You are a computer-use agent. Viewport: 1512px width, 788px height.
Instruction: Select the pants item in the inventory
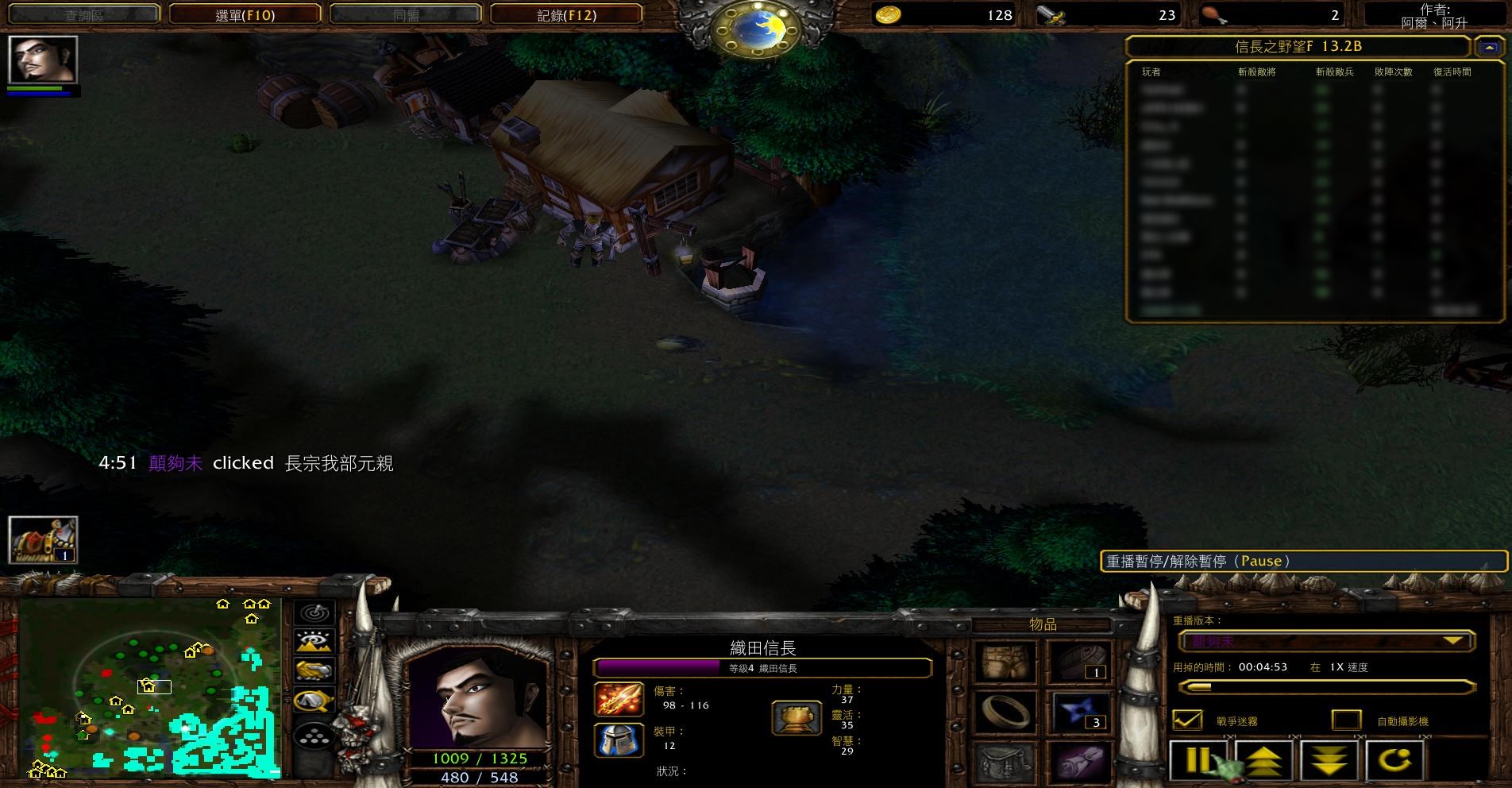[x=1005, y=662]
